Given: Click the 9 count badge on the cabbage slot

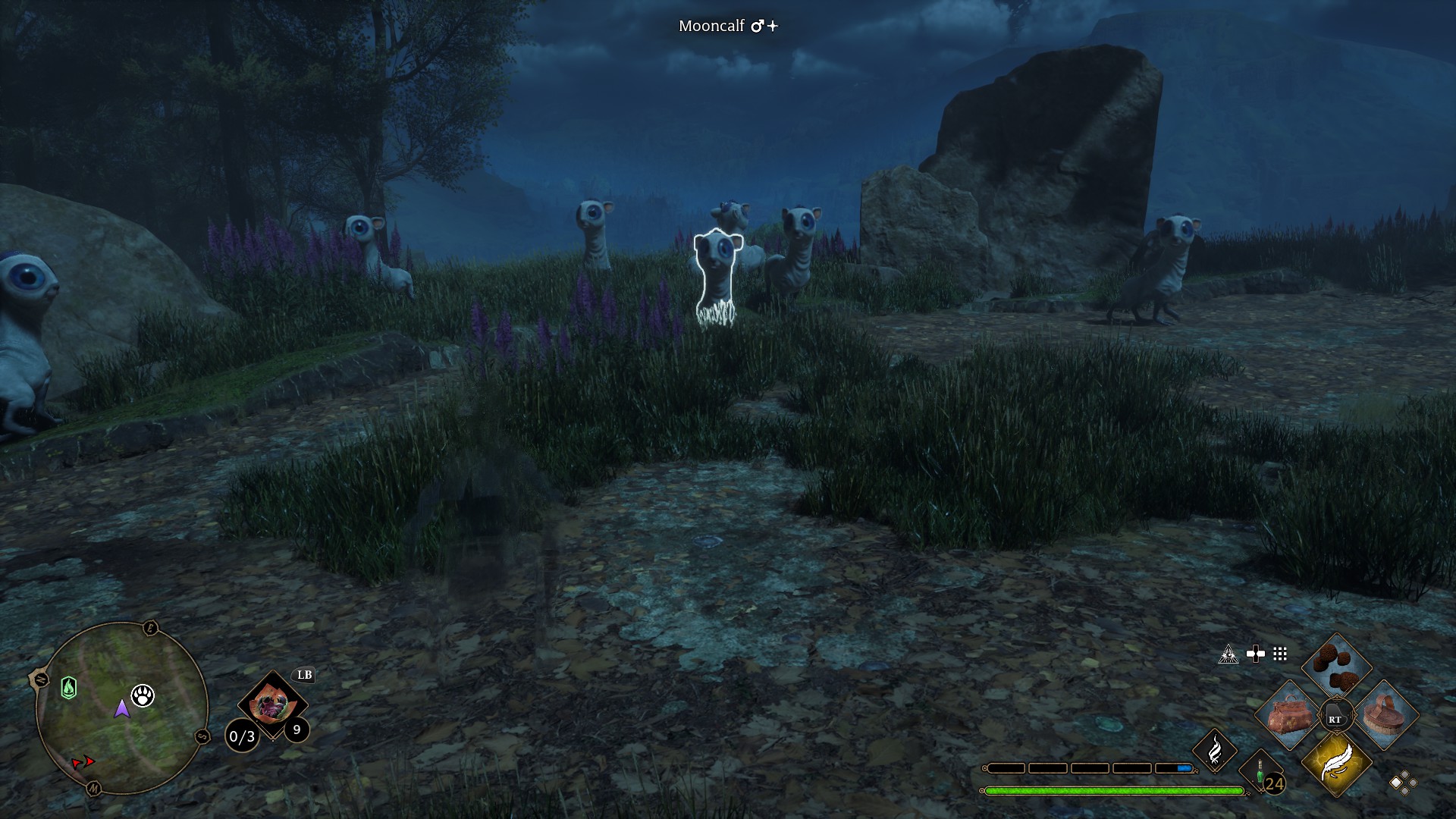Looking at the screenshot, I should click(297, 730).
